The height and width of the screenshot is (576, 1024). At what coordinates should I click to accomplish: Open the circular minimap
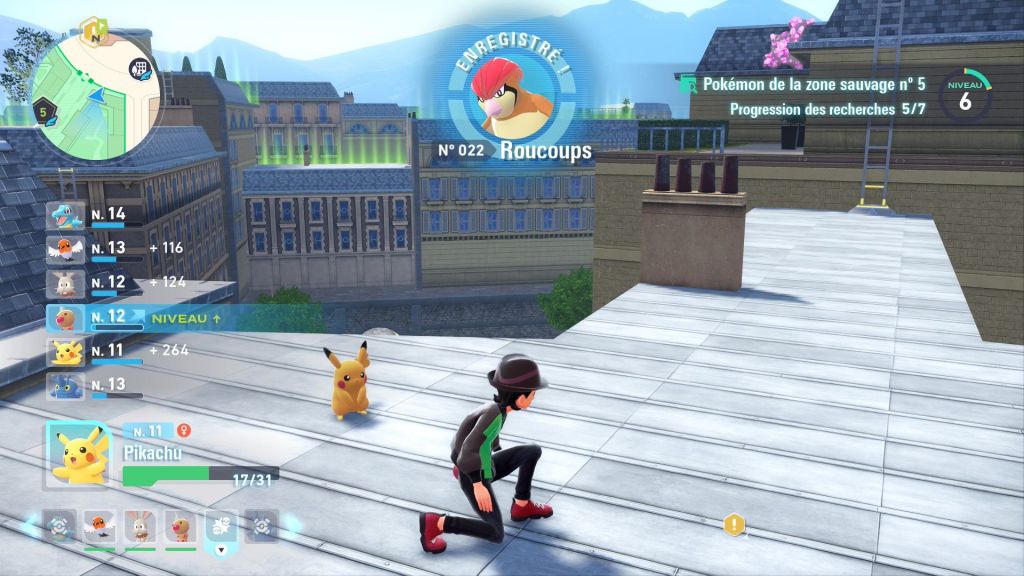96,97
